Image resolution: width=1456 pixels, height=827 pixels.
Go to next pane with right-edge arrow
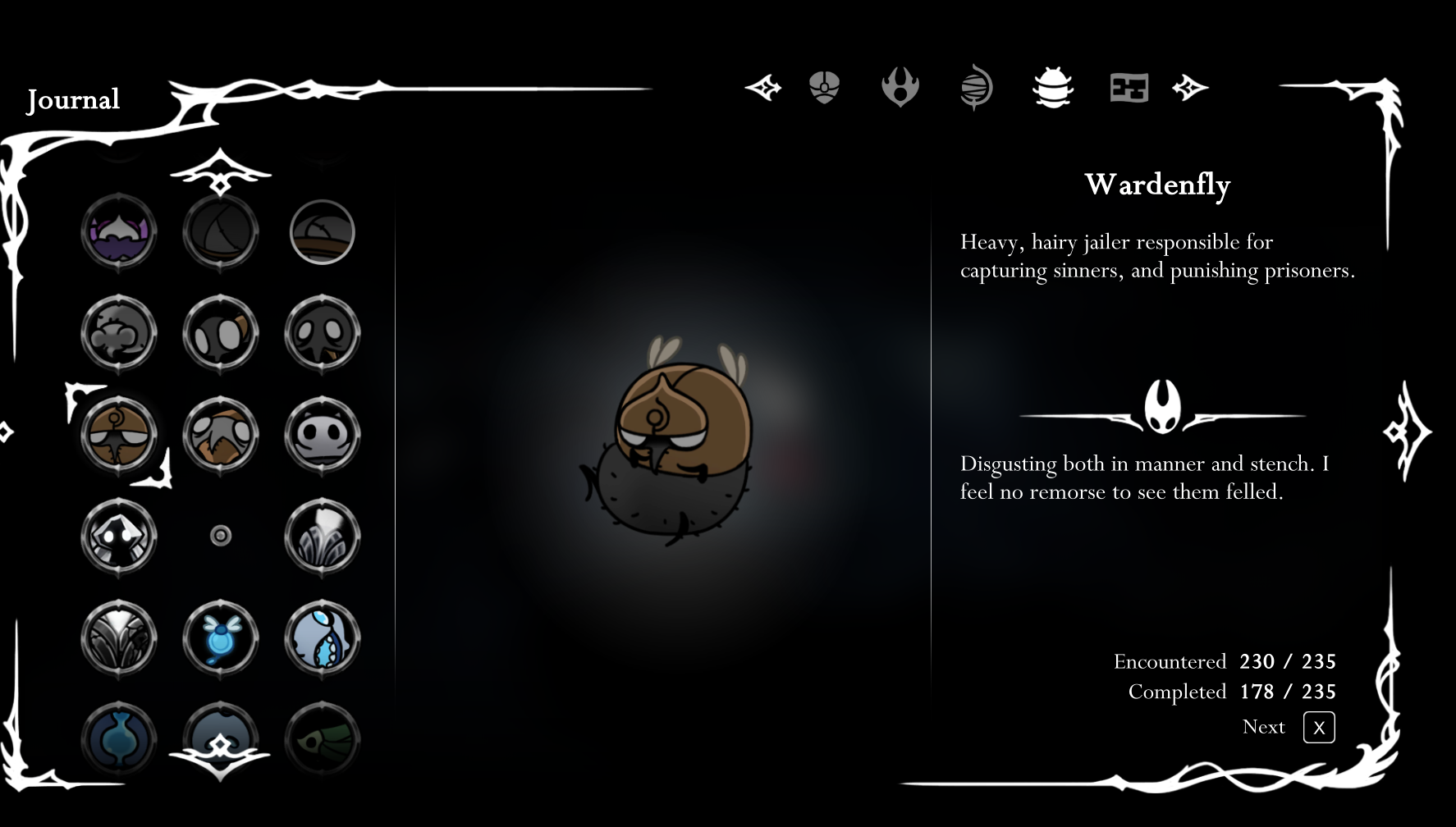pyautogui.click(x=1407, y=432)
